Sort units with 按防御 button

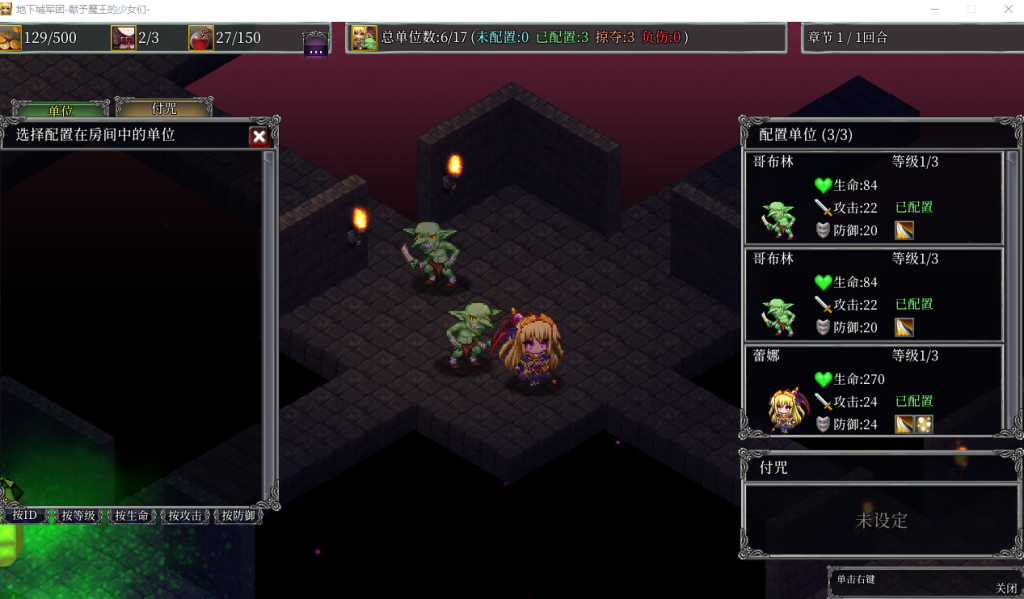point(238,516)
